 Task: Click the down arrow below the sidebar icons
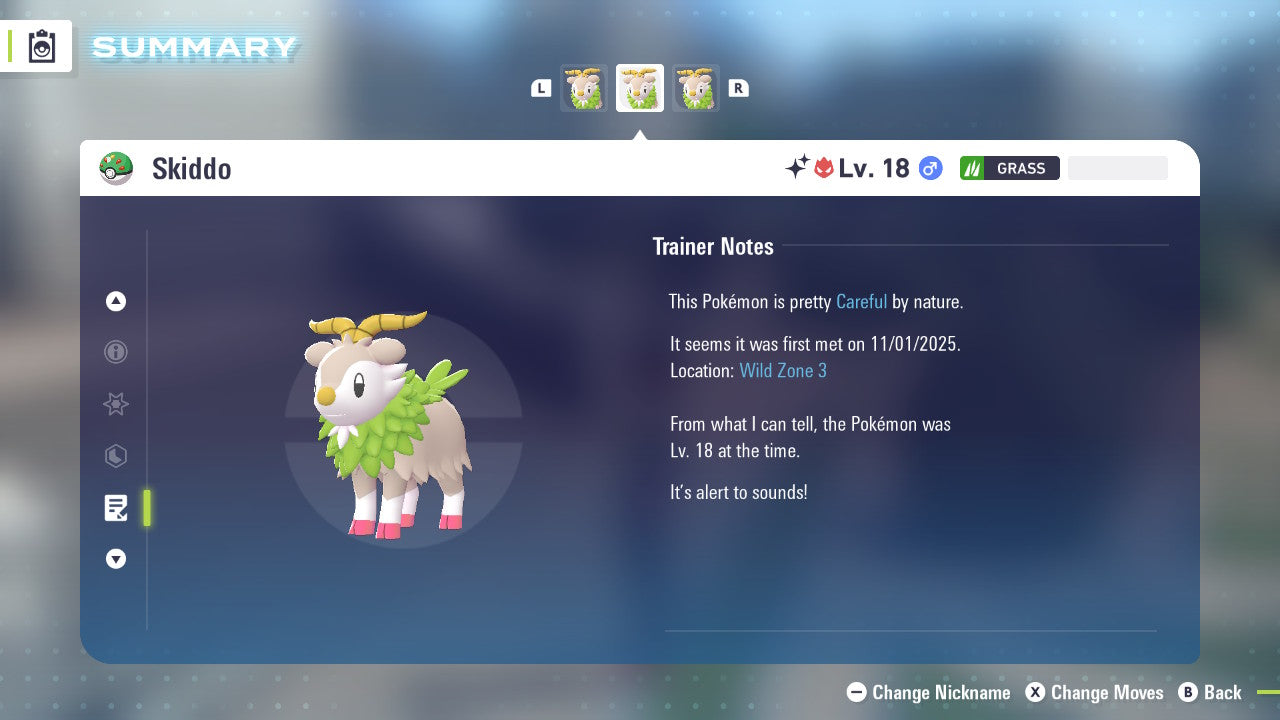point(115,559)
